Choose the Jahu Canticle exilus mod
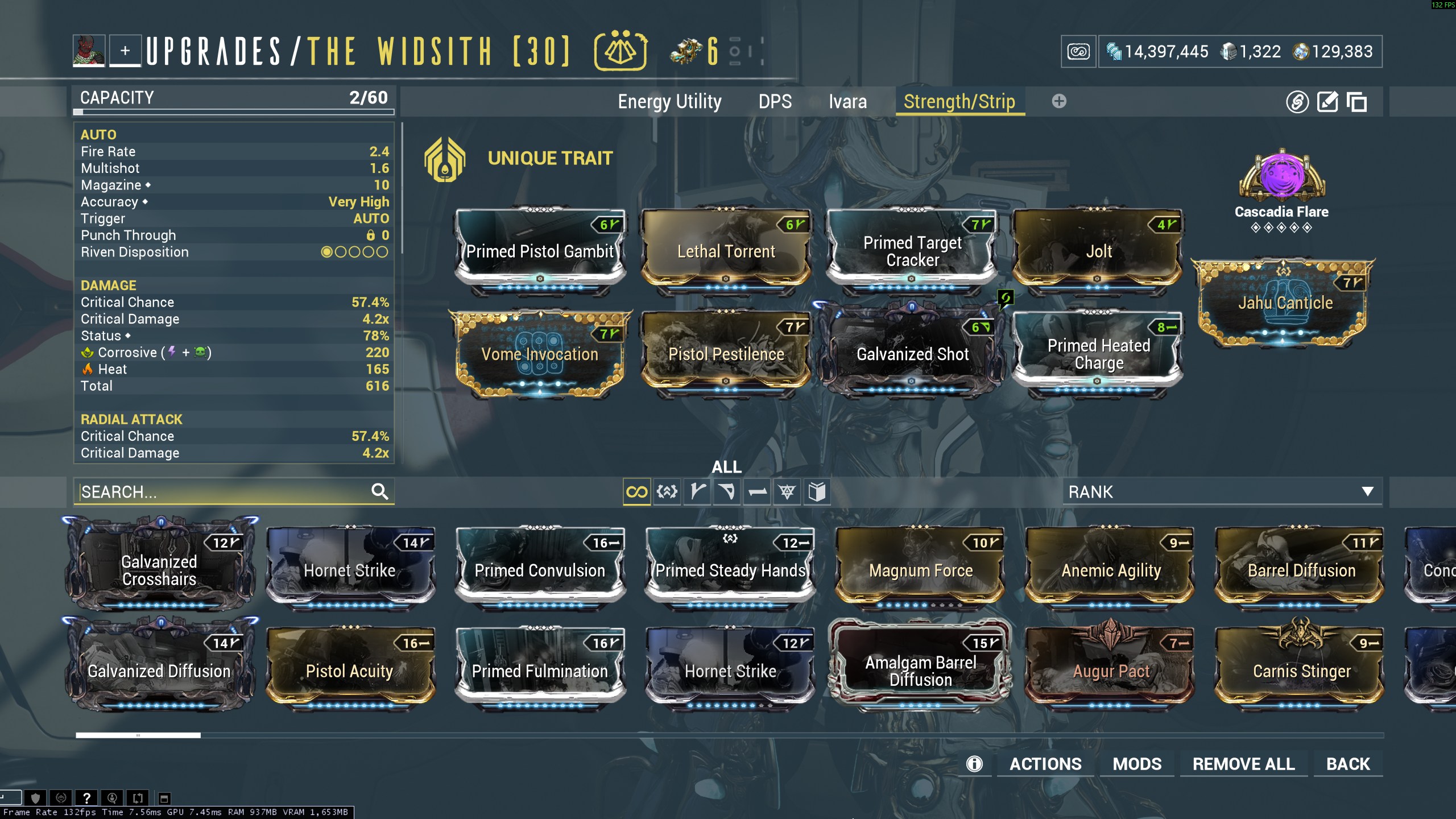Image resolution: width=1456 pixels, height=819 pixels. 1285,303
